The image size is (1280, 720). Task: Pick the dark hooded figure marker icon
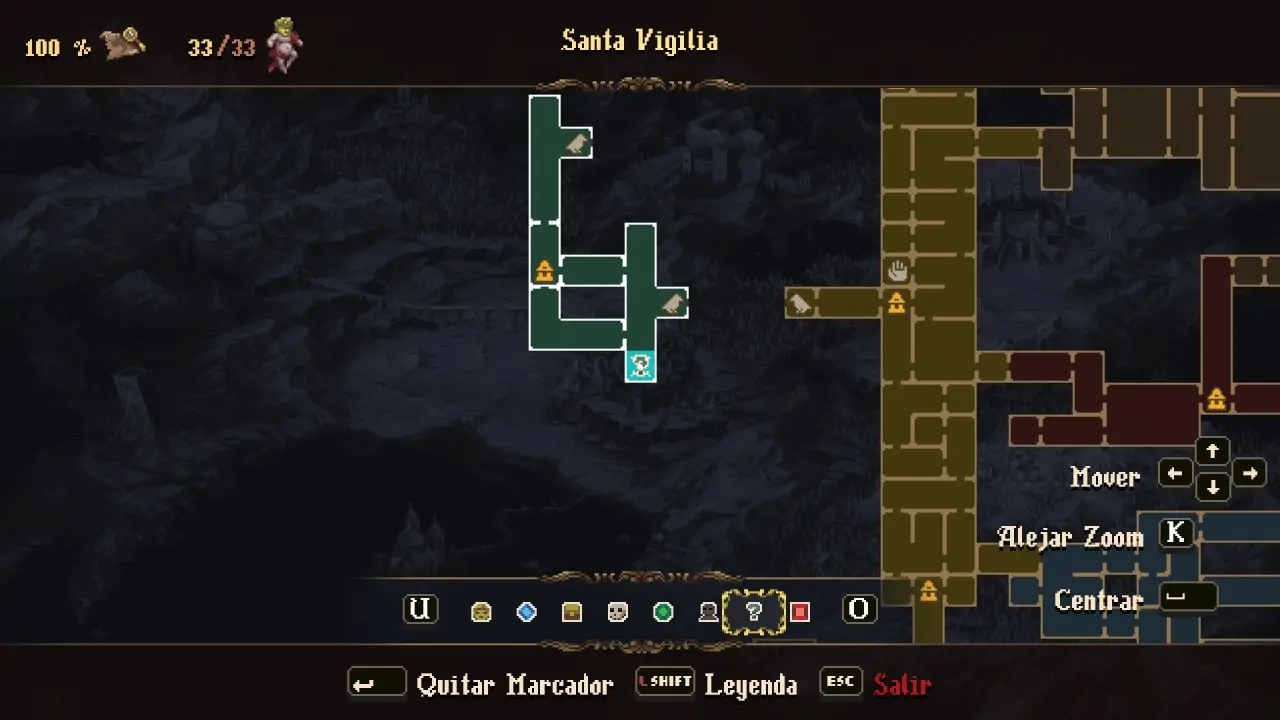708,612
